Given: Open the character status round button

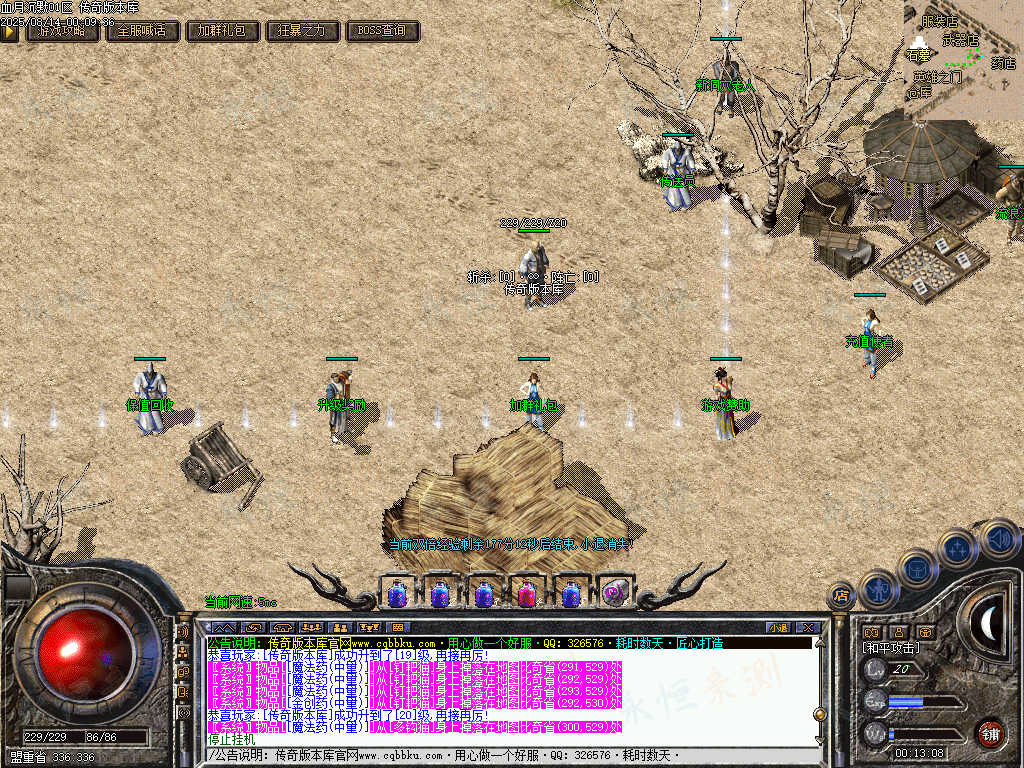Looking at the screenshot, I should point(878,589).
